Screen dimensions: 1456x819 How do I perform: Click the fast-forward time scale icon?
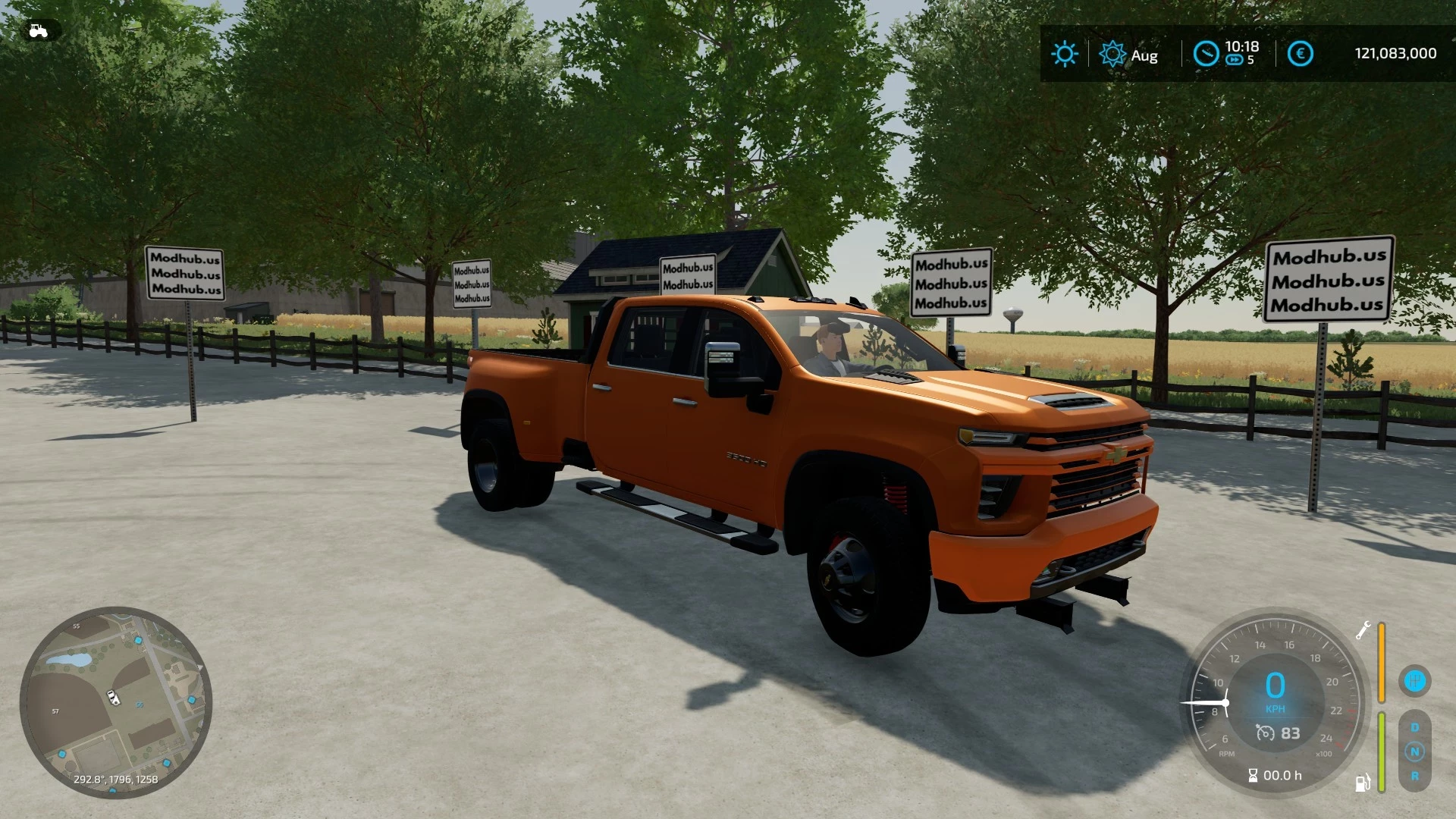[1235, 61]
